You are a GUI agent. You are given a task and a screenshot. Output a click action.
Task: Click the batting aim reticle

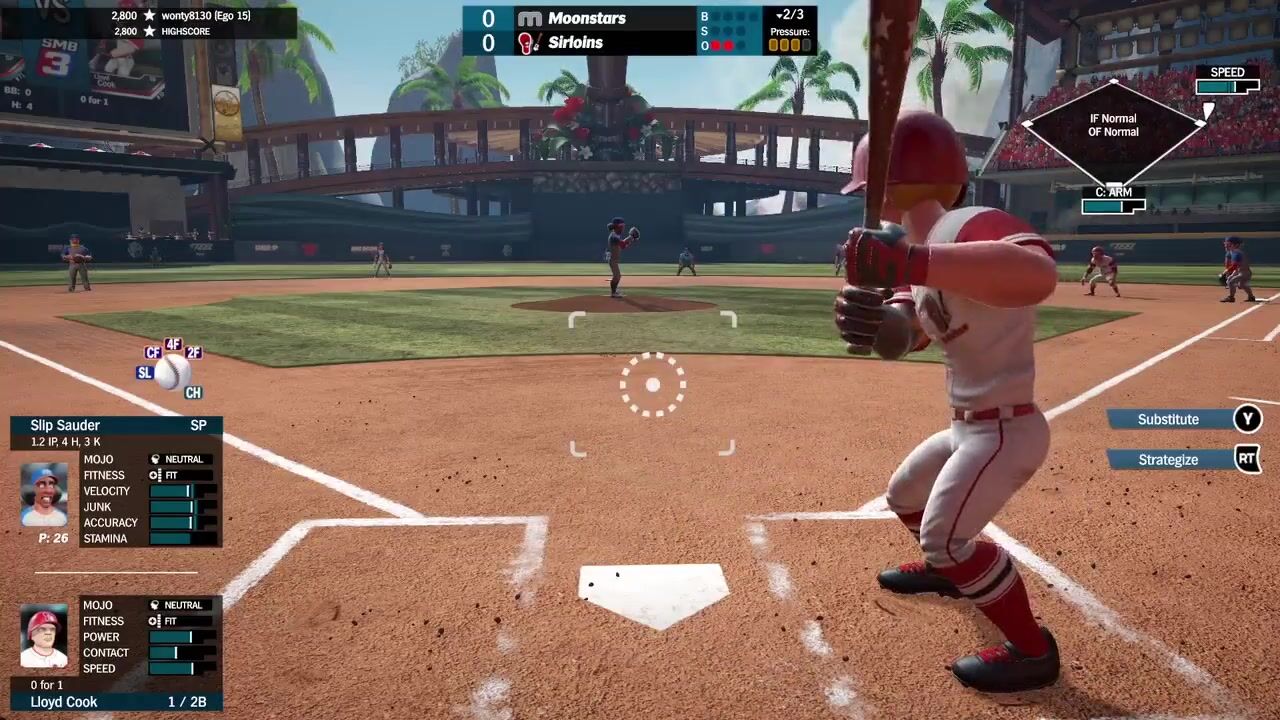(652, 385)
